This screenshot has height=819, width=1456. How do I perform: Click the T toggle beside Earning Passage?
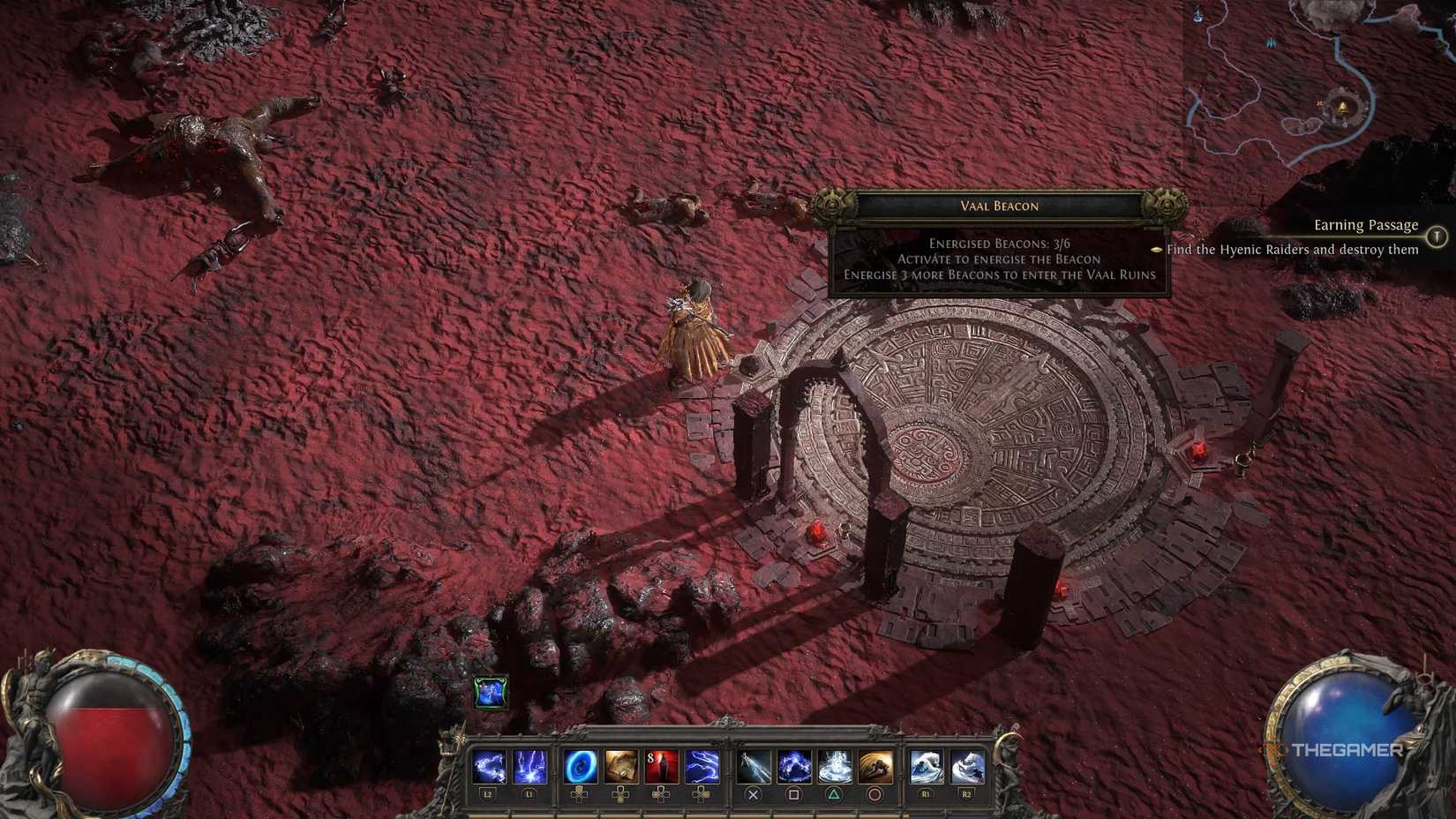click(x=1437, y=235)
